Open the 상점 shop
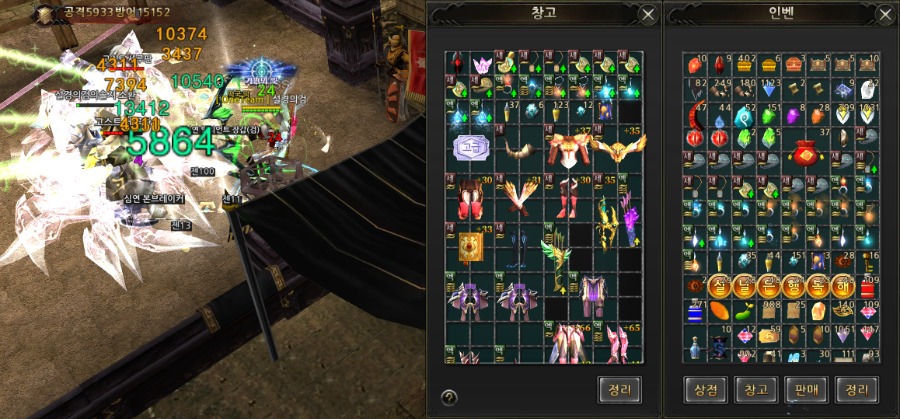Viewport: 900px width, 419px height. 708,388
